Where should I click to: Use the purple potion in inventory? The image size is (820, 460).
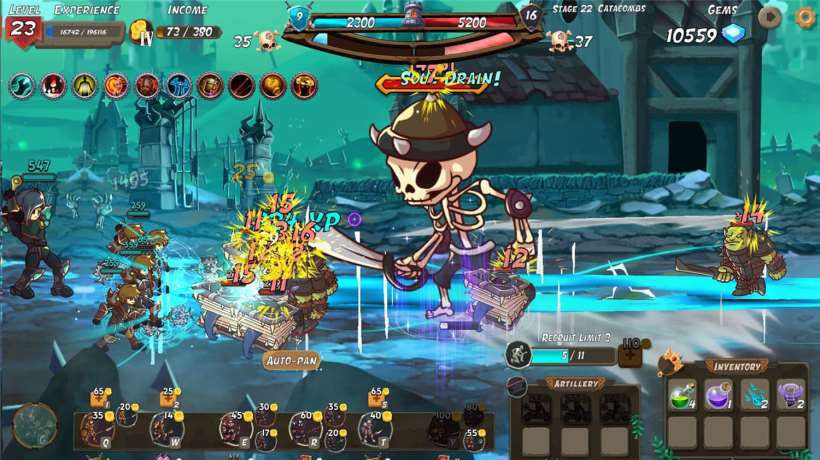click(x=719, y=394)
